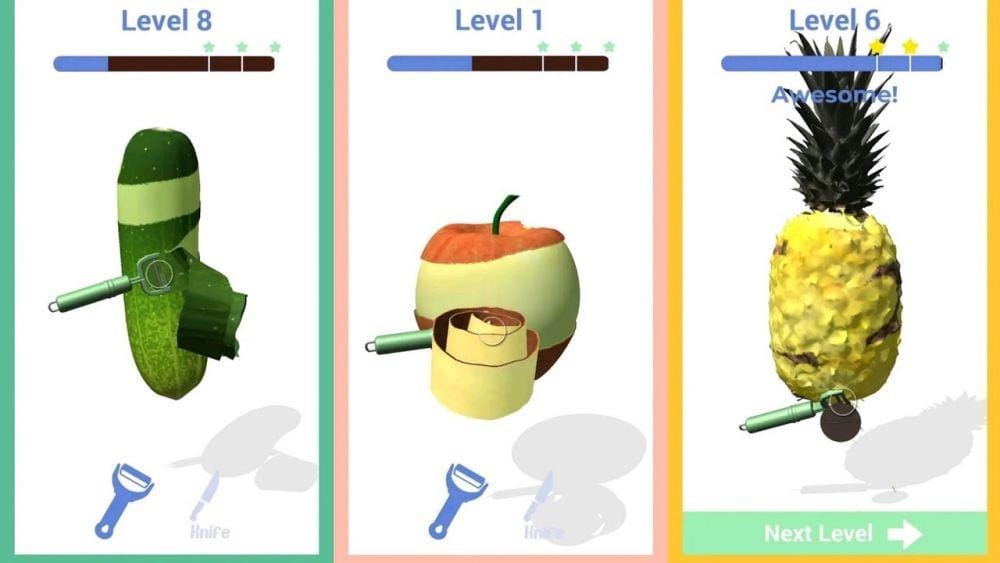Select the blue peeler in the Level 8 panel

pyautogui.click(x=124, y=499)
